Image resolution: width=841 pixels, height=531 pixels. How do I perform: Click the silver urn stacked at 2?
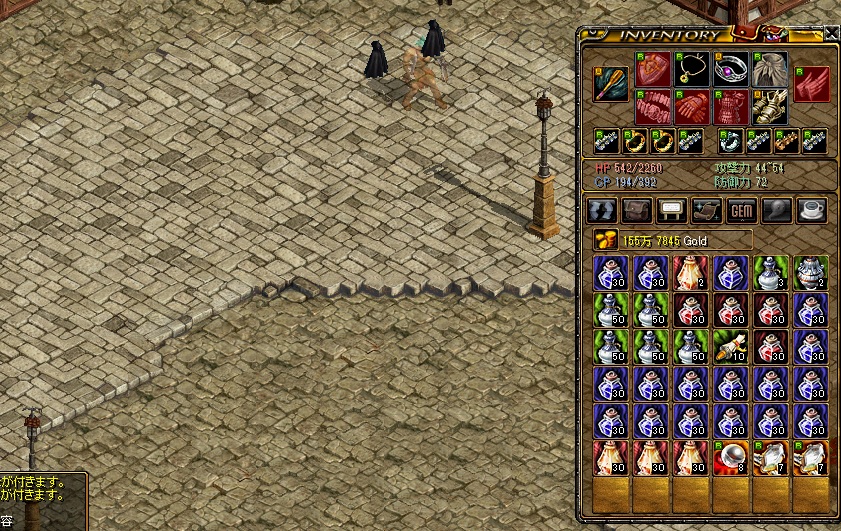pos(811,273)
